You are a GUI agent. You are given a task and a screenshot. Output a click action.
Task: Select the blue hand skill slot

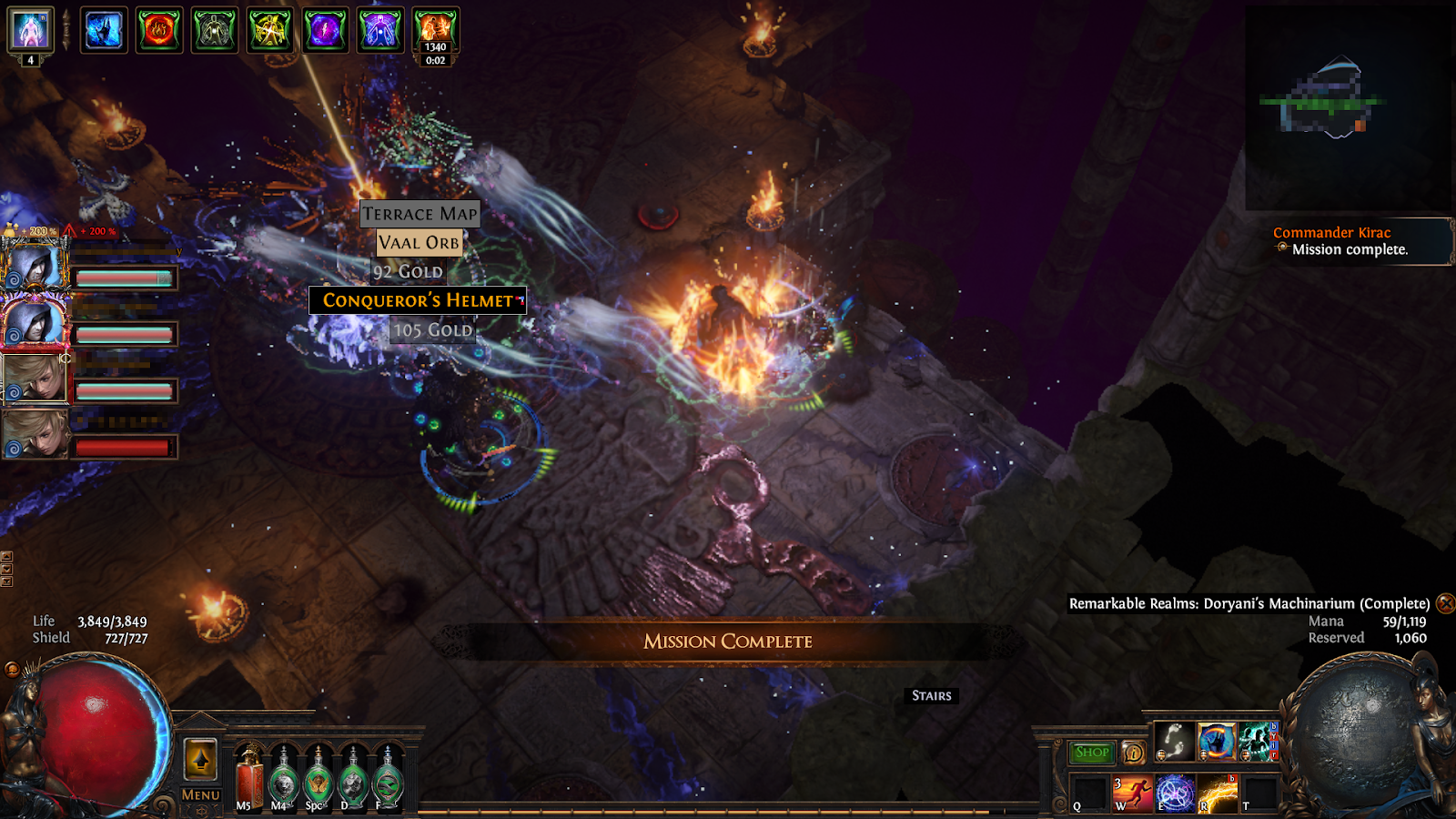point(1217,742)
